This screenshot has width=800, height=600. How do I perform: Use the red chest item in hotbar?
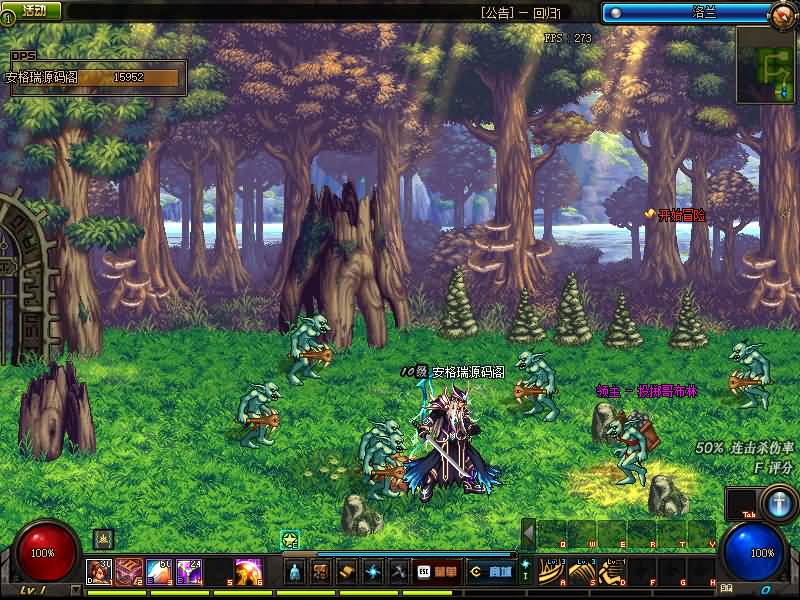(130, 572)
